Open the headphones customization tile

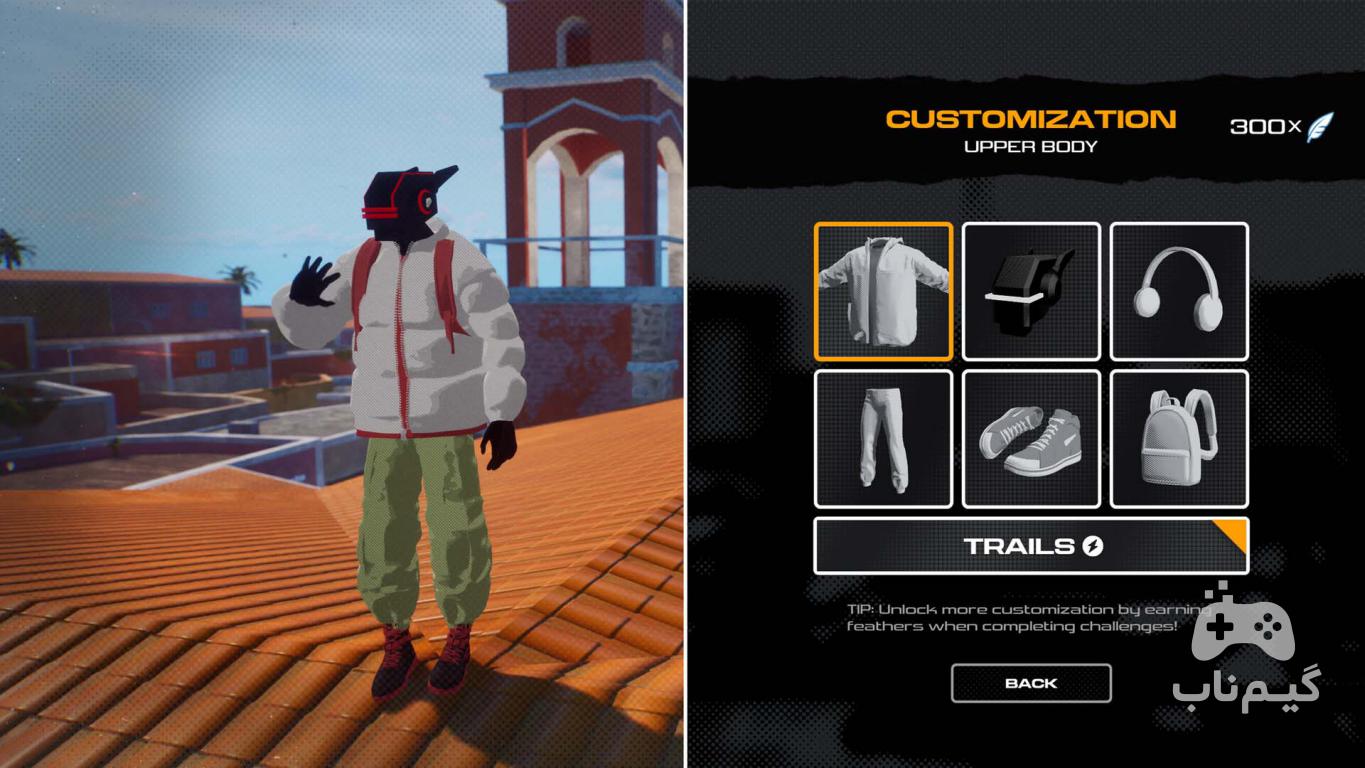(x=1179, y=291)
